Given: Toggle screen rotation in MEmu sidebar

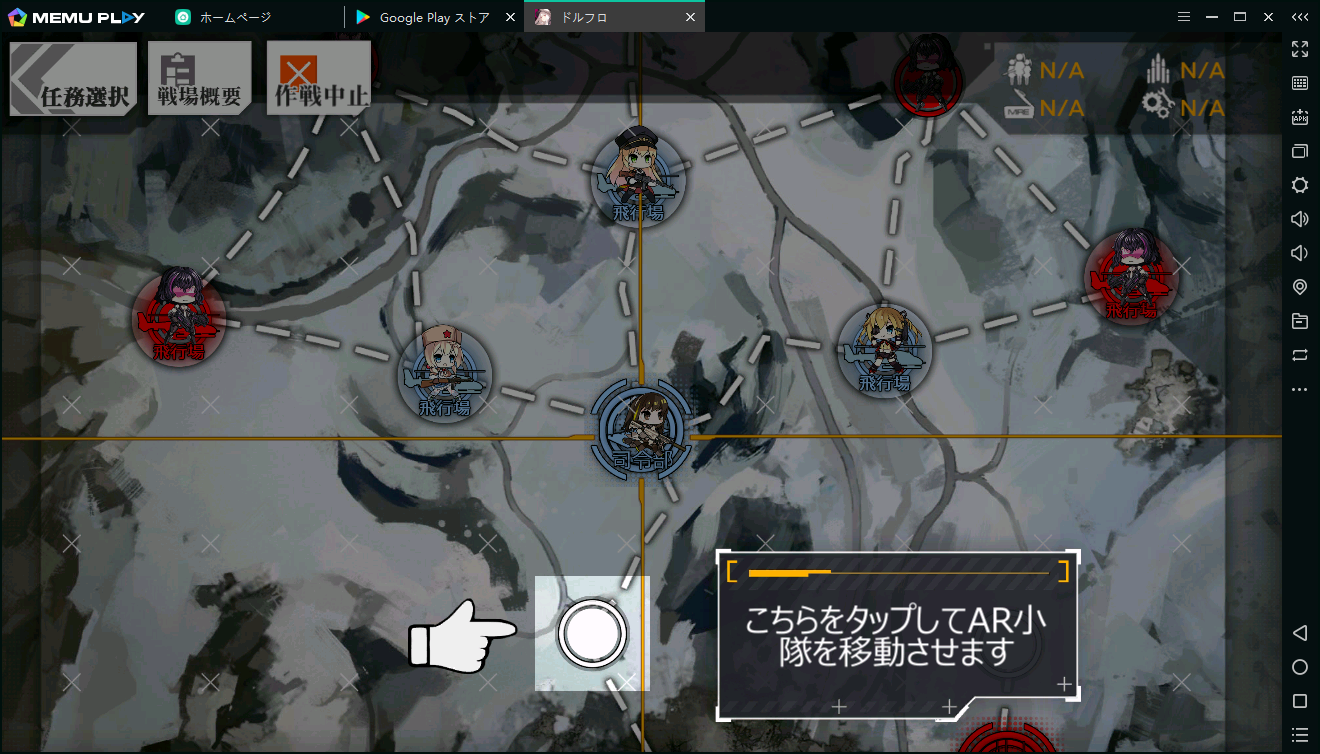Looking at the screenshot, I should 1300,353.
